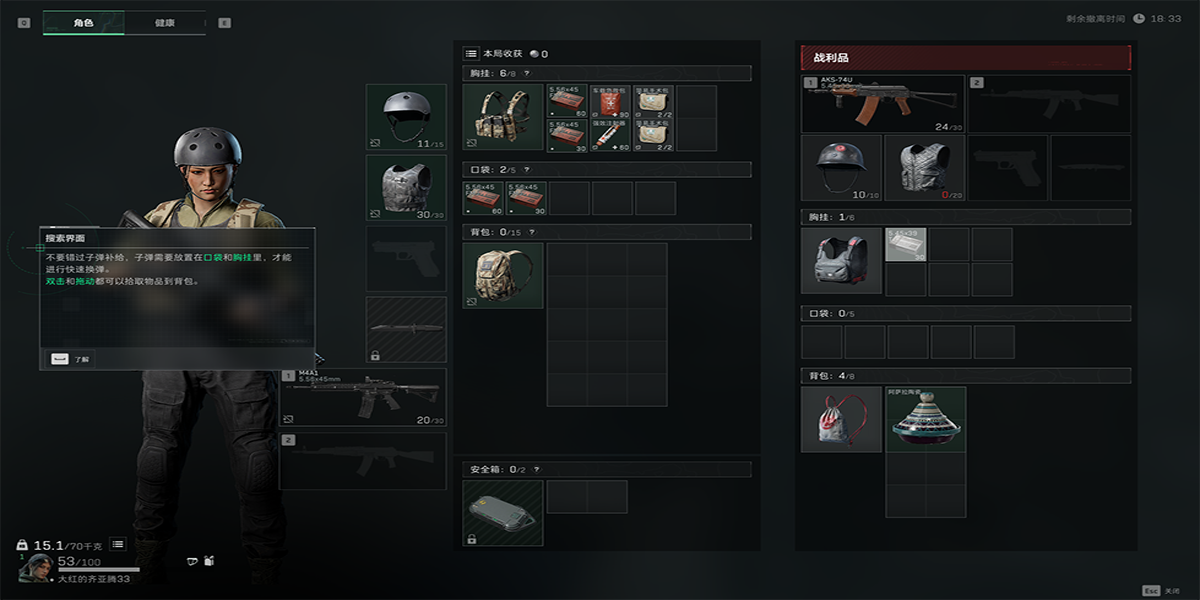1200x600 pixels.
Task: Pick the injector item in chest rig
Action: (610, 136)
